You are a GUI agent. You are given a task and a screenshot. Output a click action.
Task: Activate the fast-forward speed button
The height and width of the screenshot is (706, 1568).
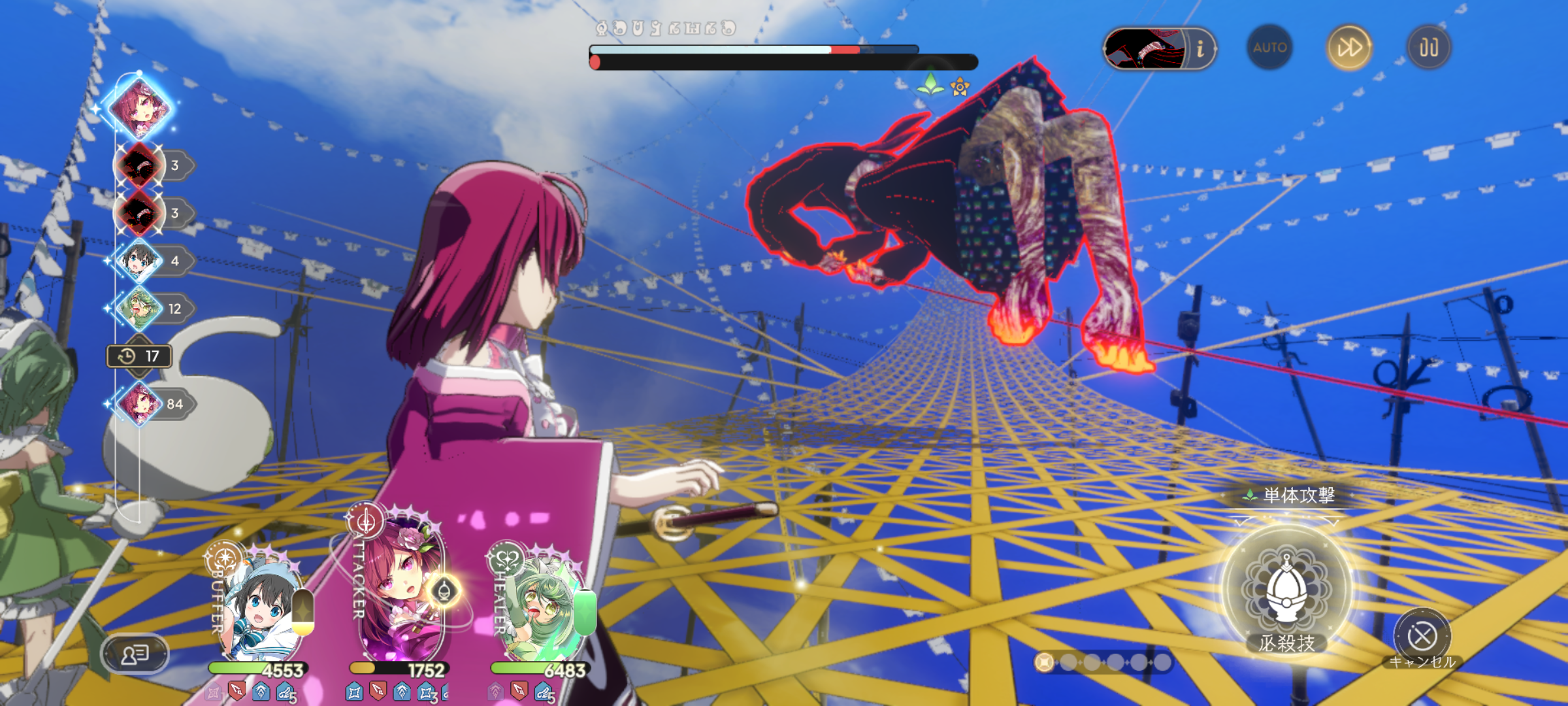1349,48
